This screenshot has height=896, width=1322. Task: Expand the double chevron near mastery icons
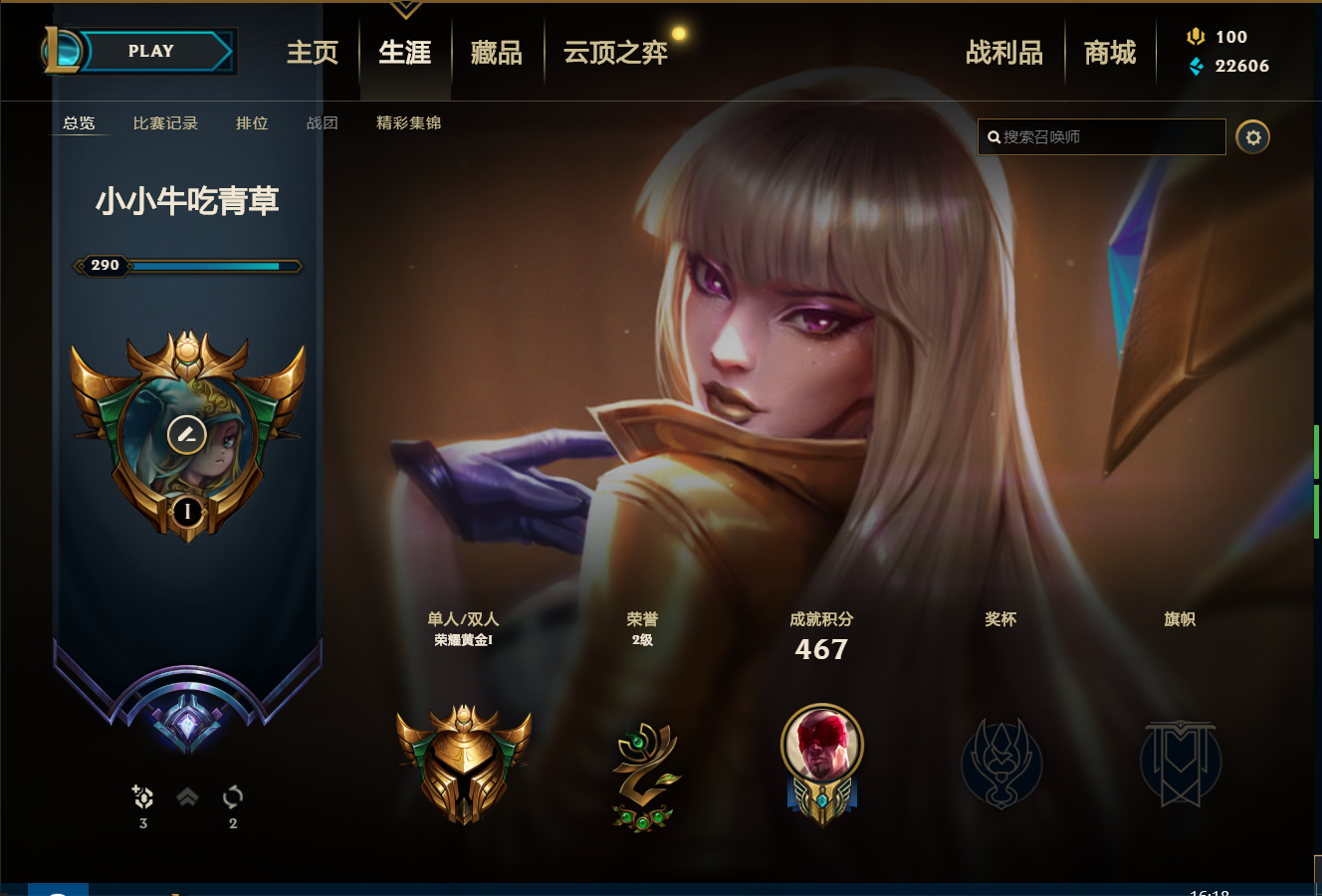[x=187, y=796]
